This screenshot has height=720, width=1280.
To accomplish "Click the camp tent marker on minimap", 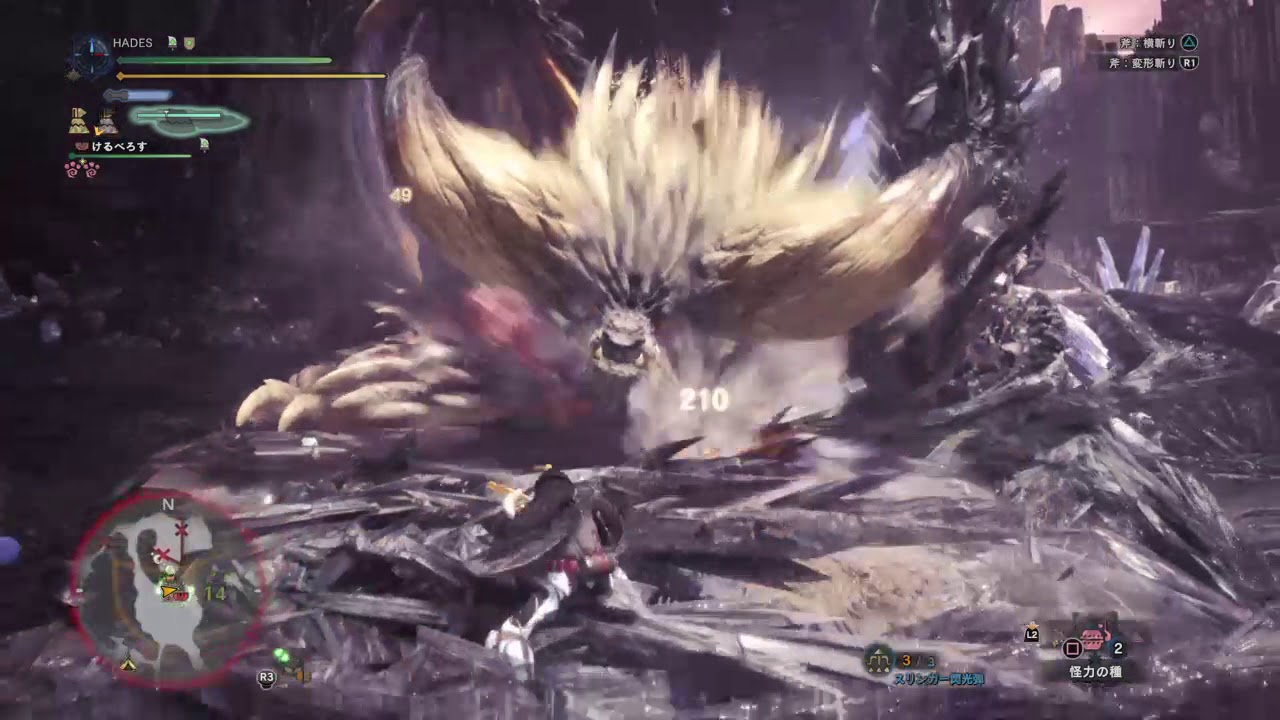I will pos(128,663).
